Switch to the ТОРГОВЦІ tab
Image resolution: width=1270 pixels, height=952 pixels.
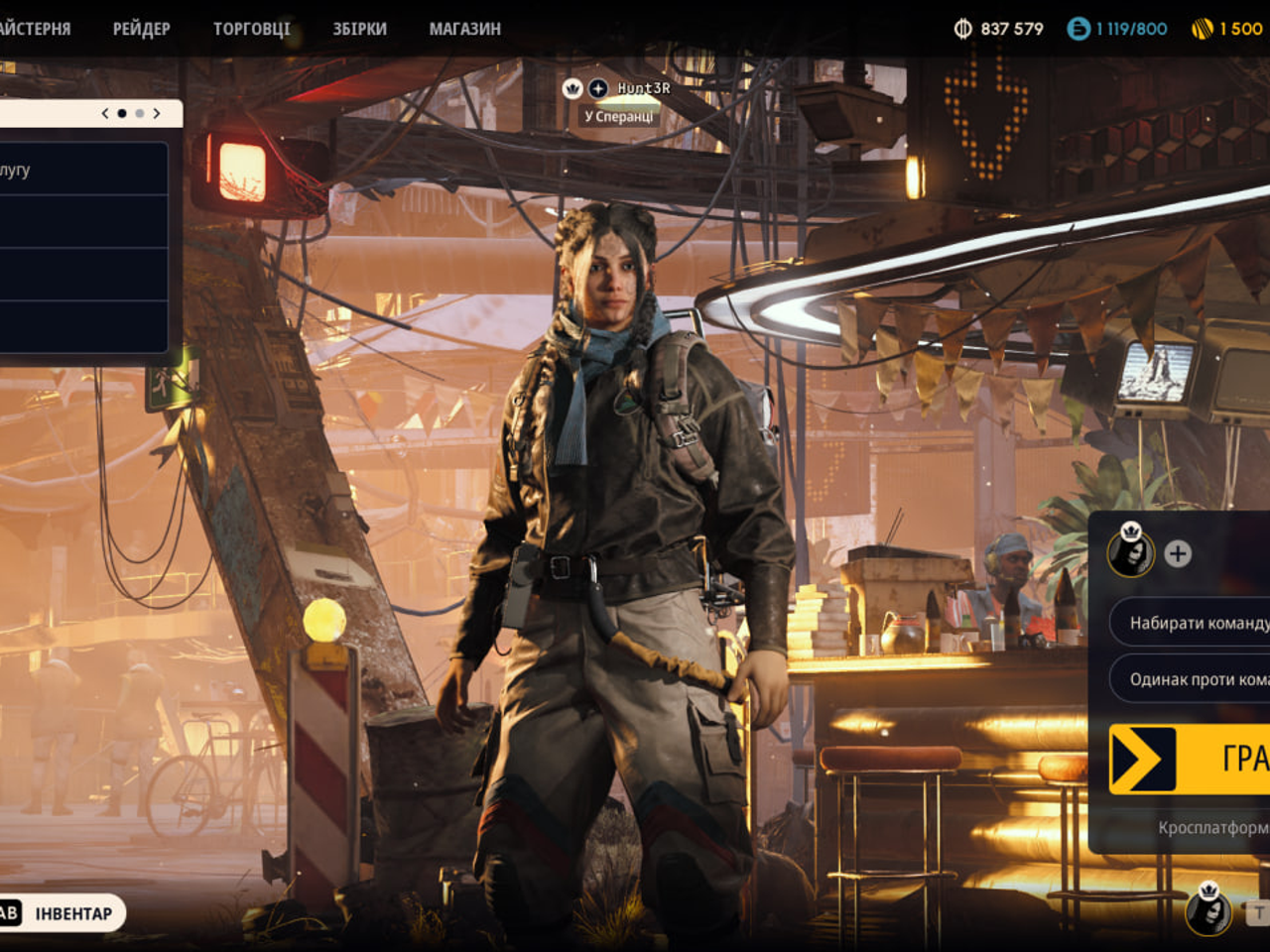click(251, 29)
